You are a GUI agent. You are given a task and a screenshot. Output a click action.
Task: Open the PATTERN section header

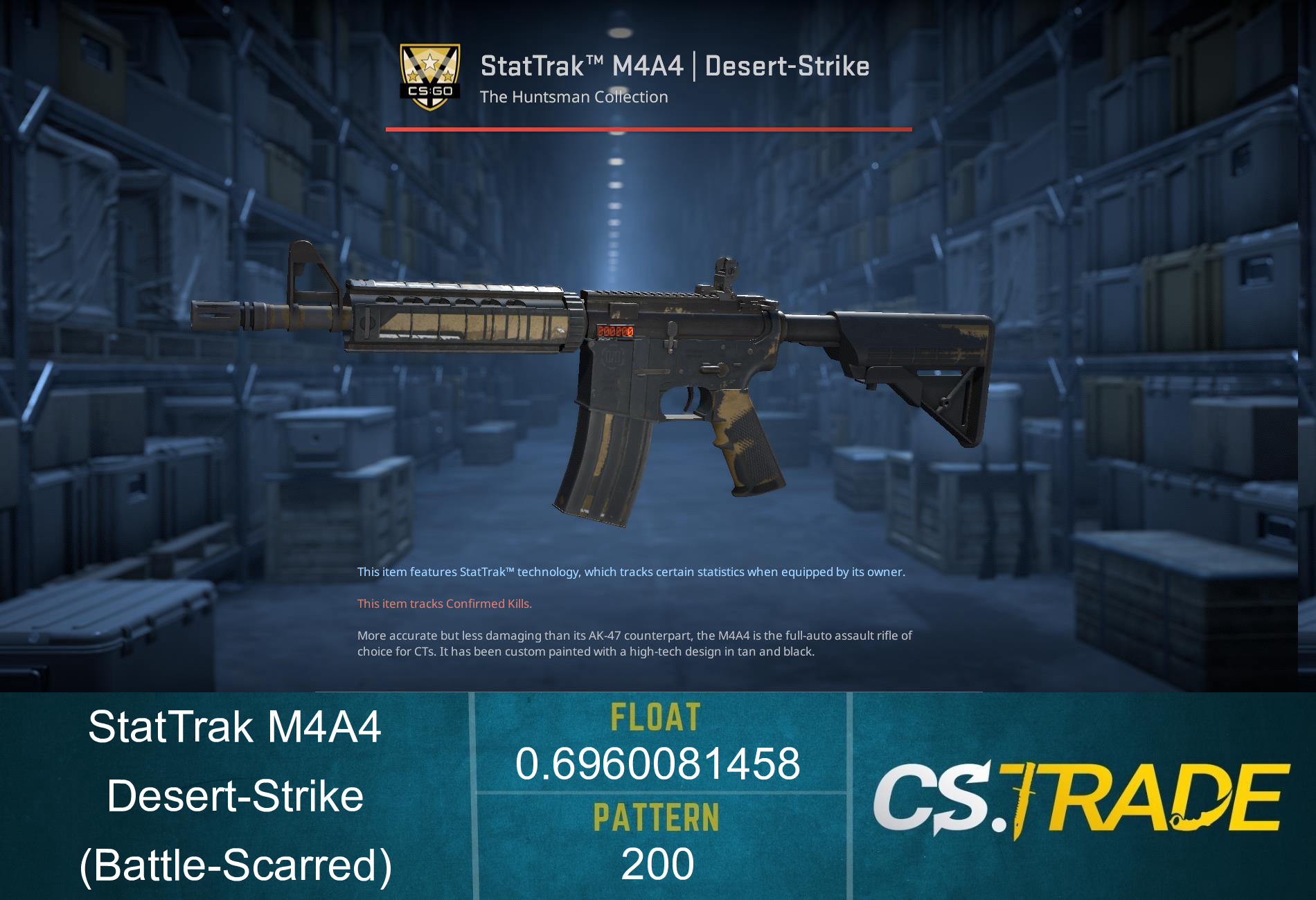tap(657, 817)
